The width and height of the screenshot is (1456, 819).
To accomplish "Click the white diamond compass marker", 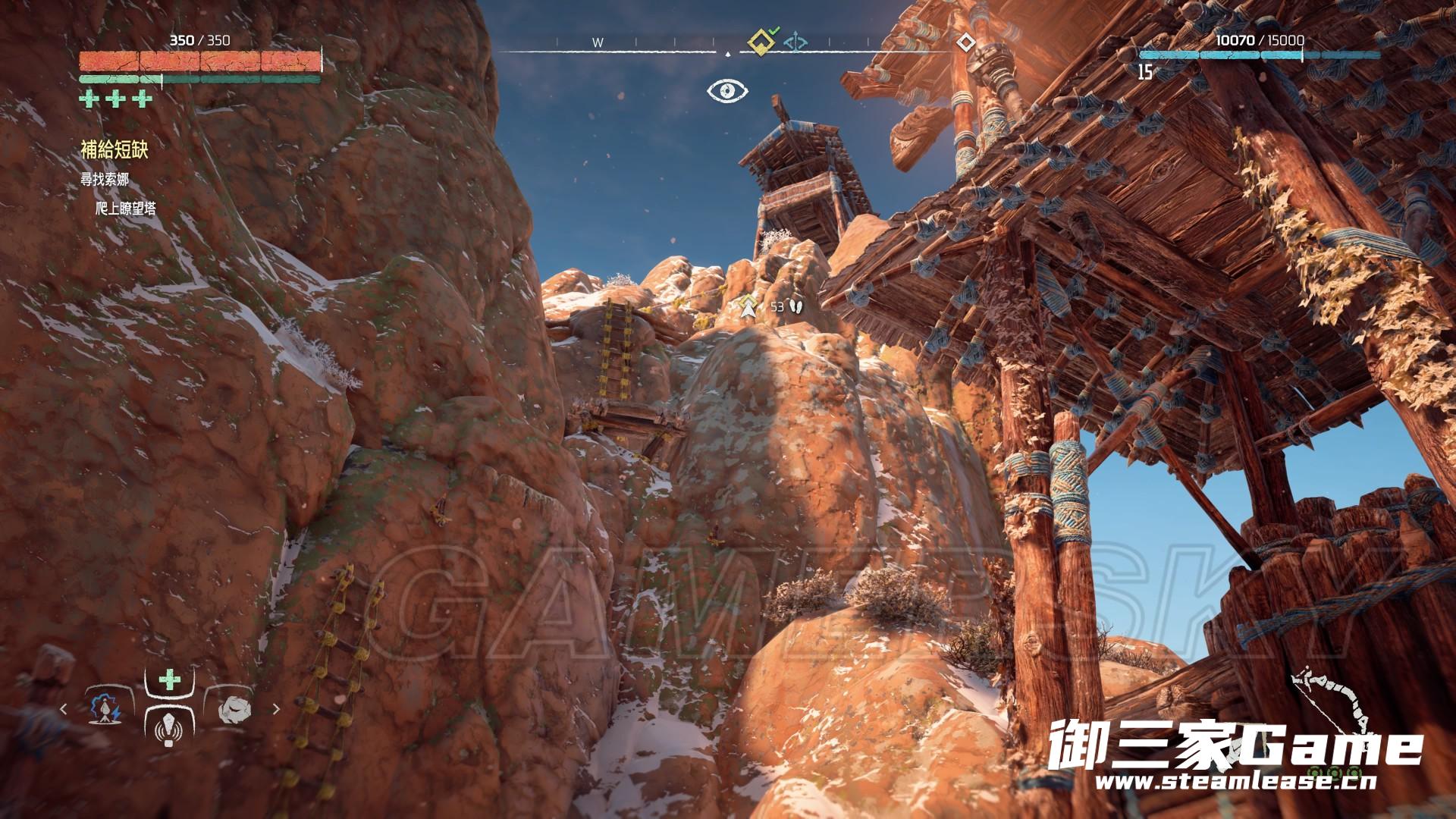I will tap(965, 42).
